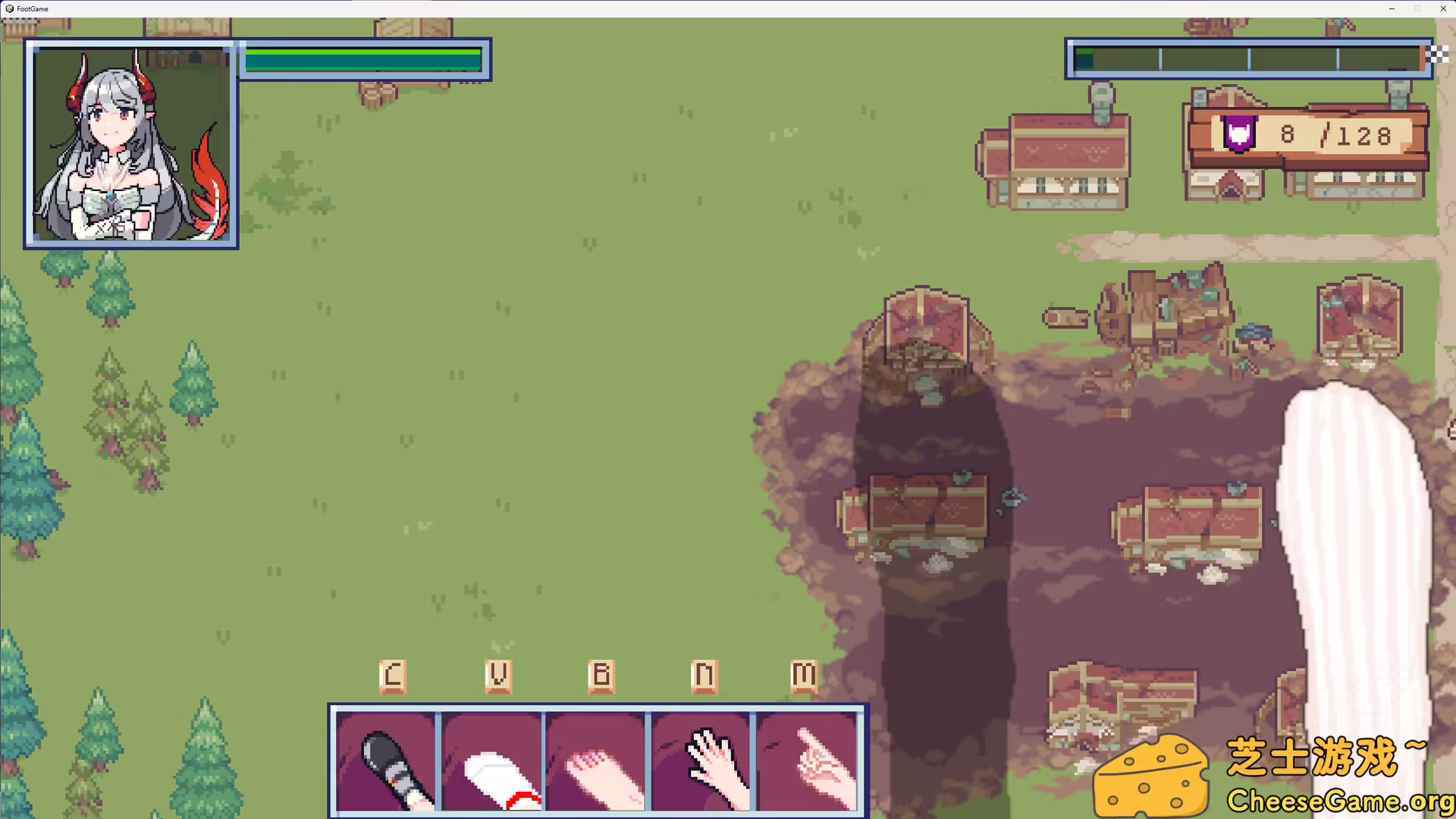Select the bare foot hotbar slot
This screenshot has width=1456, height=819.
click(597, 761)
